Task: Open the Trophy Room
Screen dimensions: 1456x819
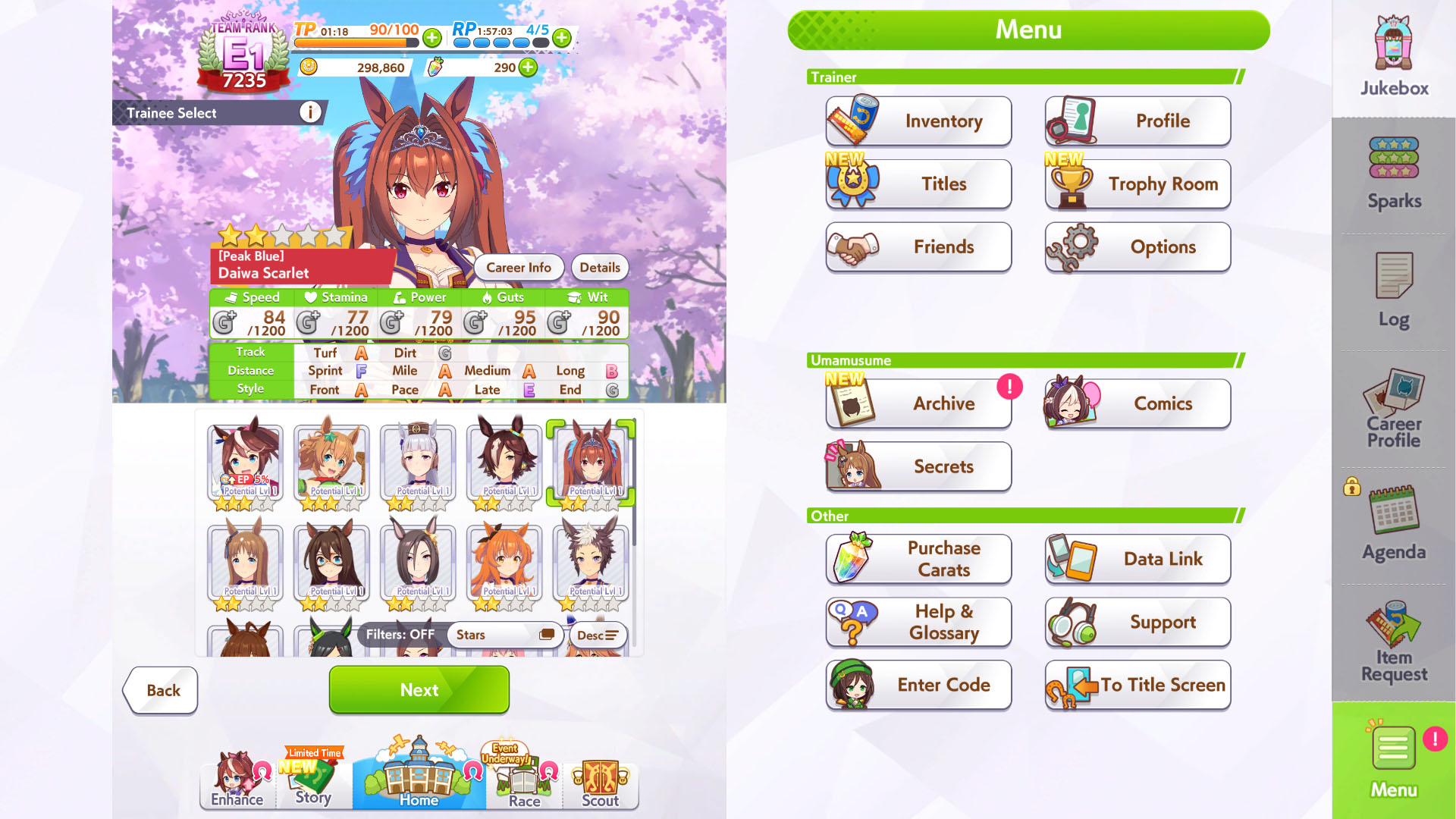Action: 1137,184
